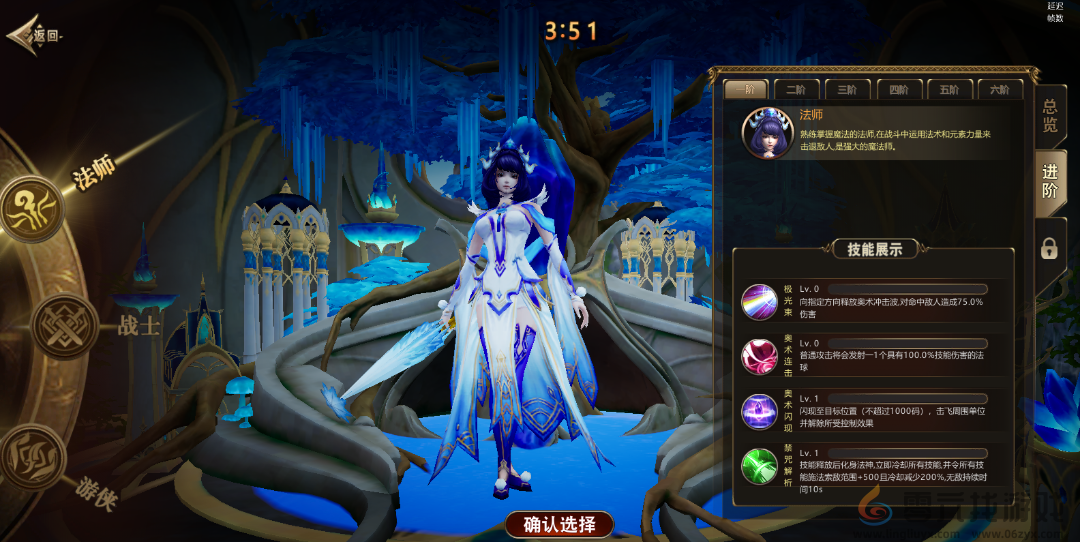Open the 三阶 tier tab
The image size is (1080, 542).
(848, 89)
